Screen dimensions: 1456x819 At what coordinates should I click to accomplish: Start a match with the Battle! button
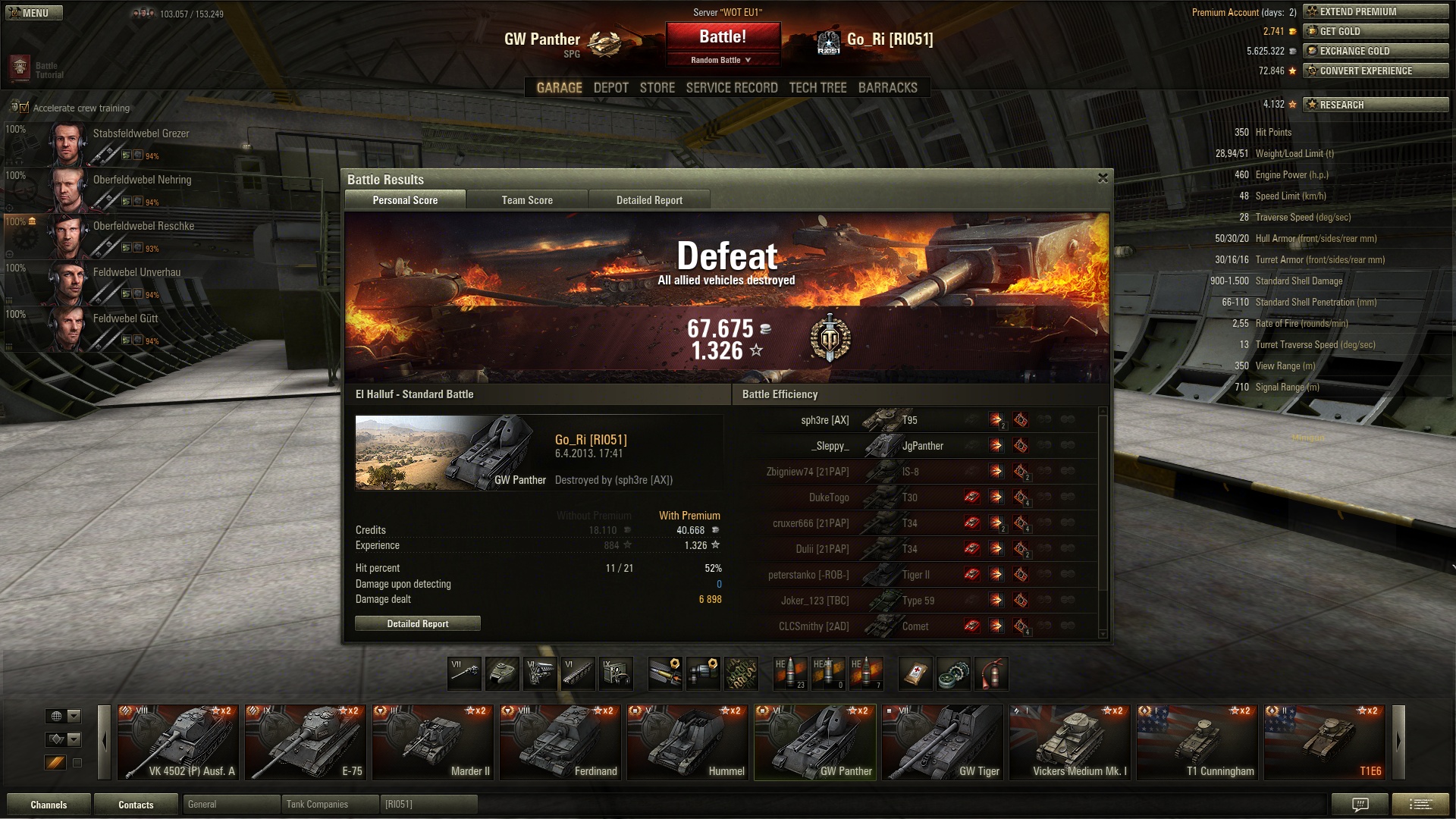tap(723, 36)
